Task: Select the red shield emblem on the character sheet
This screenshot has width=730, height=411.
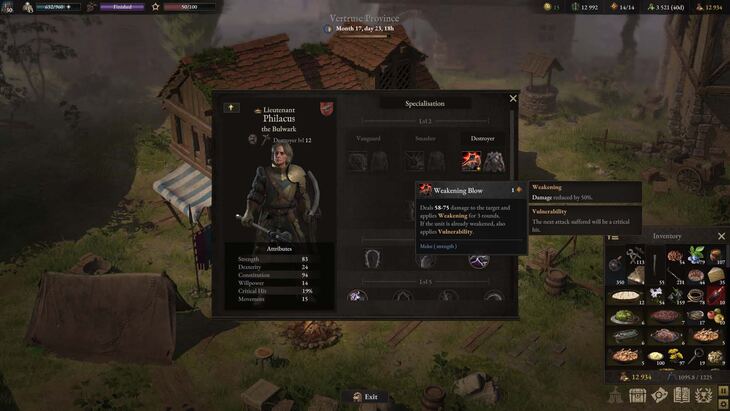Action: tap(326, 108)
